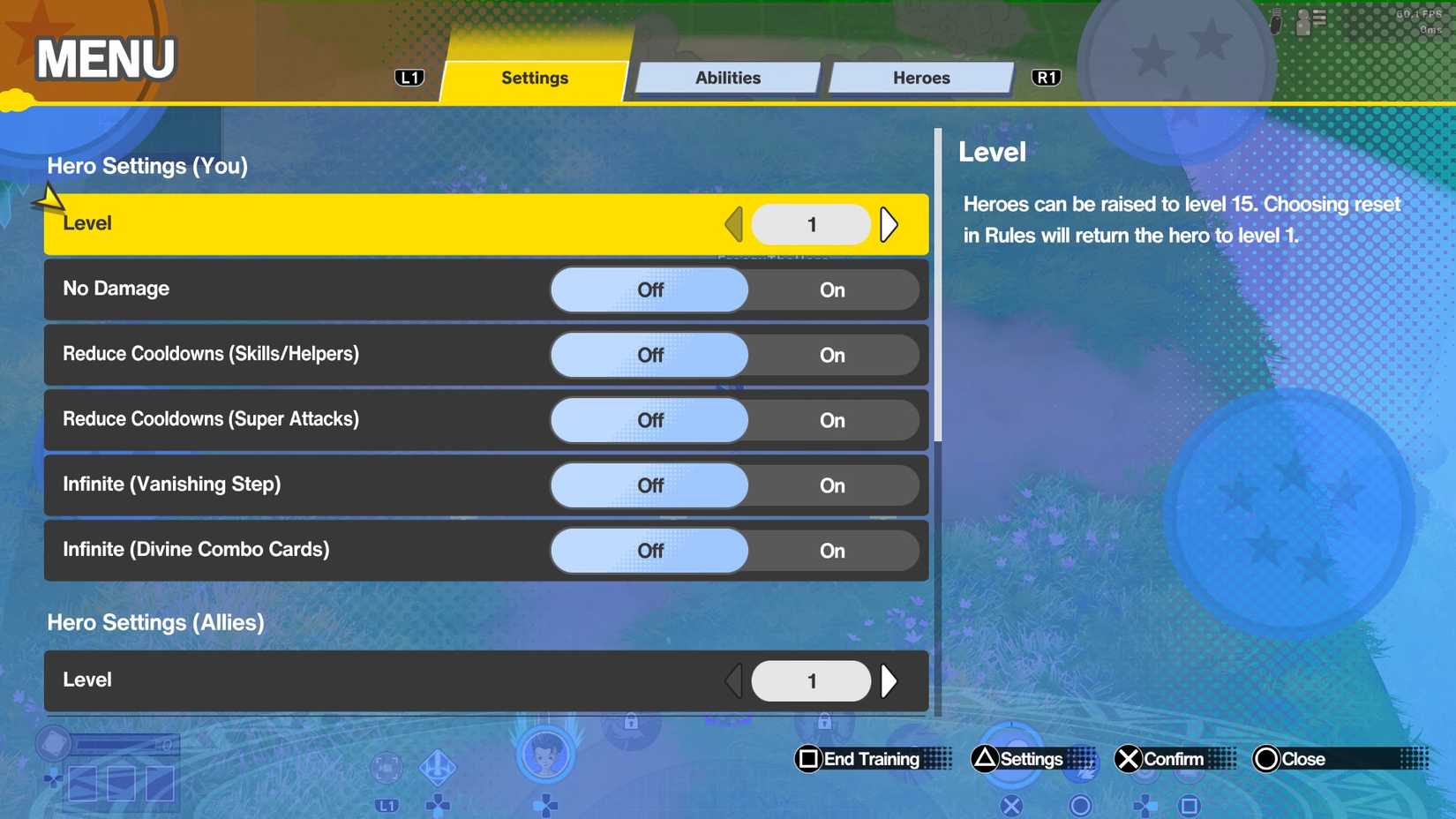The width and height of the screenshot is (1456, 819).
Task: Click the Square button icon beside End Training
Action: (807, 758)
